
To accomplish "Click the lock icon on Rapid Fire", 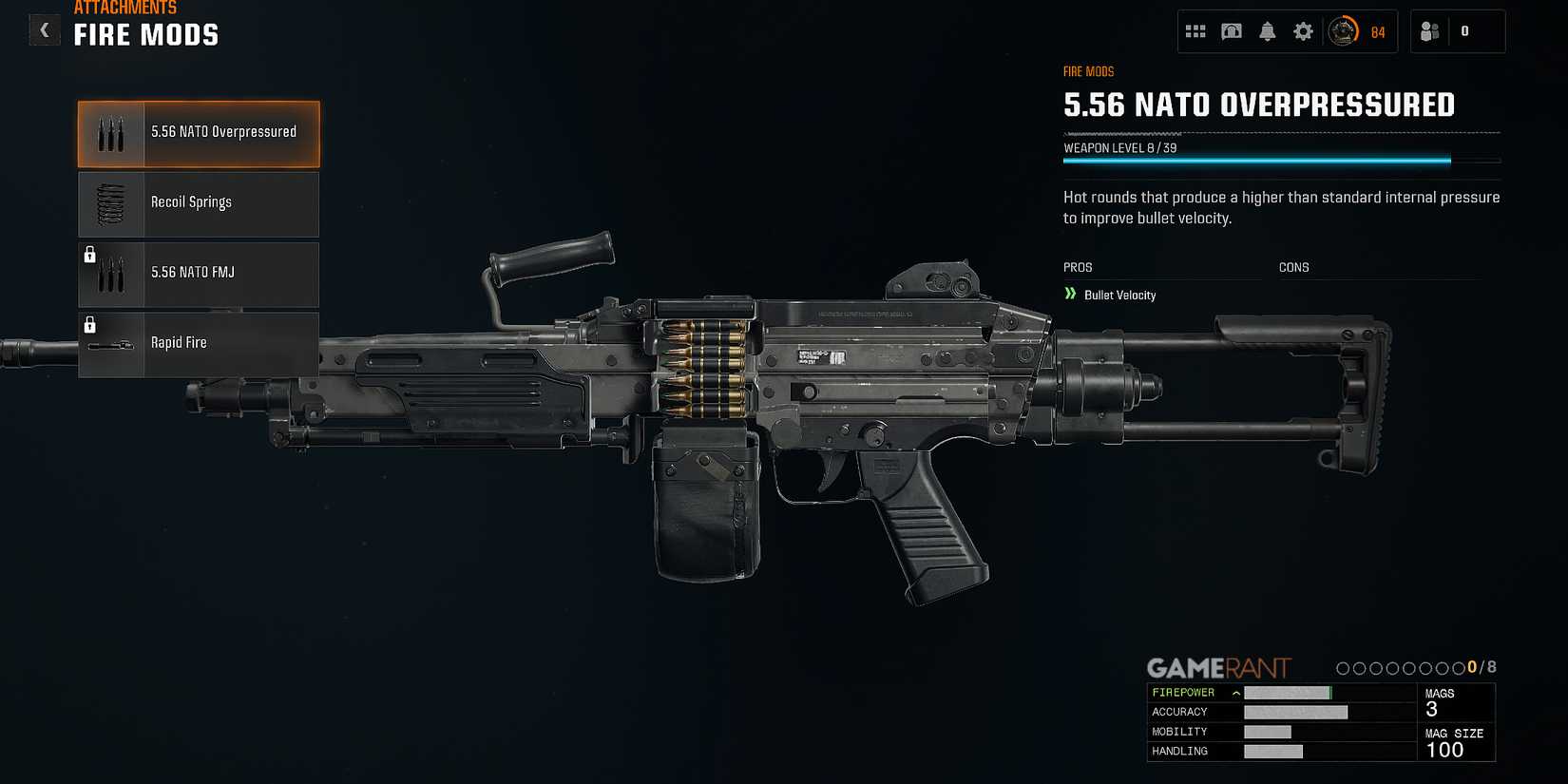I will point(90,324).
